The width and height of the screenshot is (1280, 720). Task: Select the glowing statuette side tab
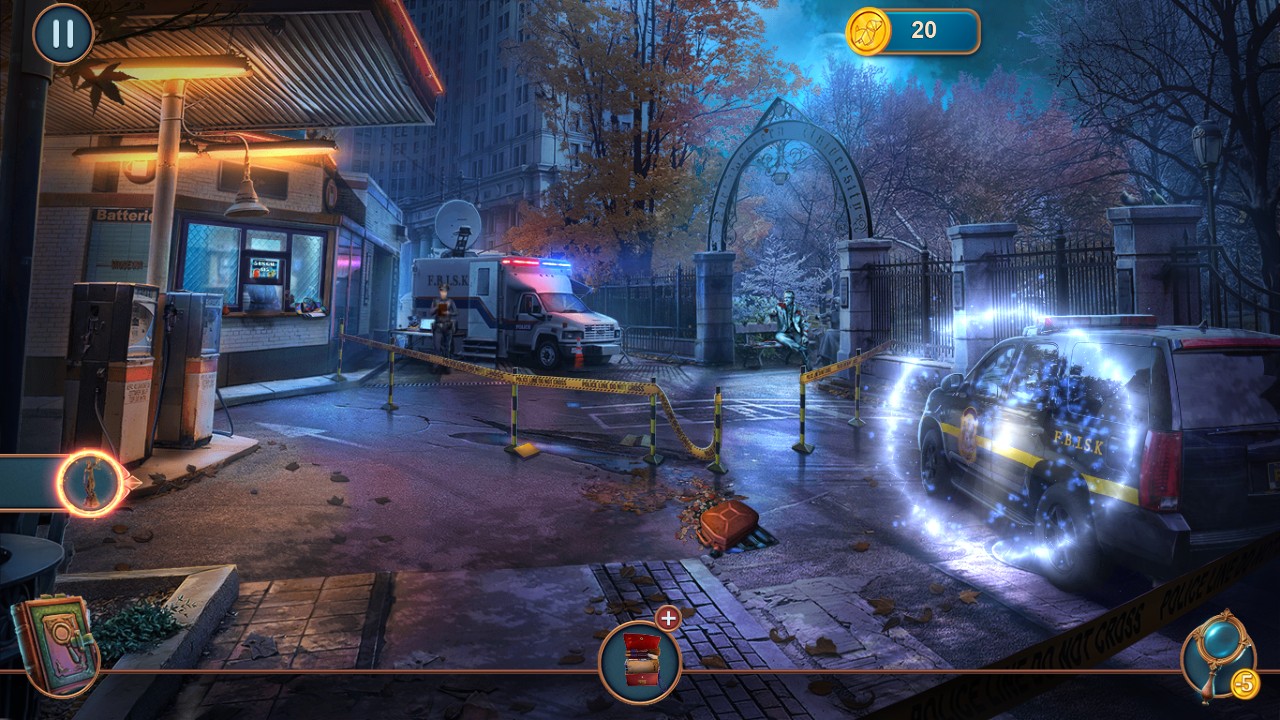[89, 483]
